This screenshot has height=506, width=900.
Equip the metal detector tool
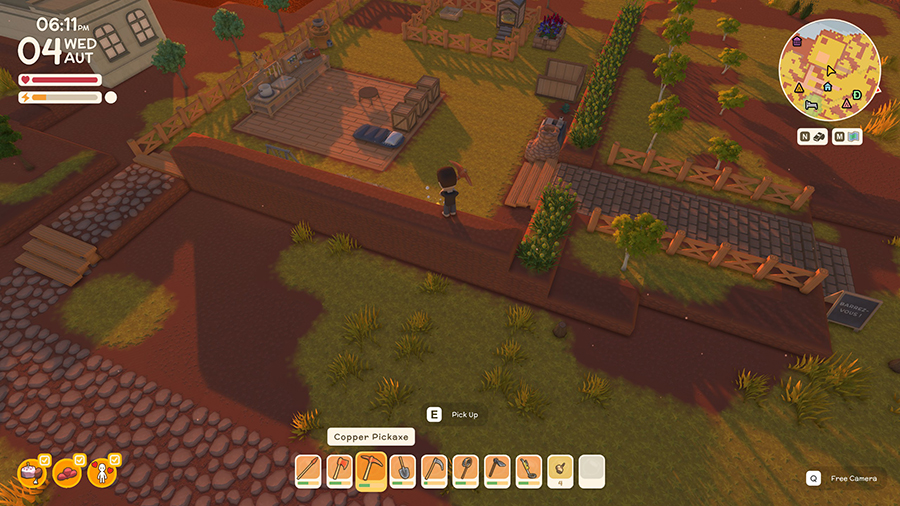(x=528, y=469)
